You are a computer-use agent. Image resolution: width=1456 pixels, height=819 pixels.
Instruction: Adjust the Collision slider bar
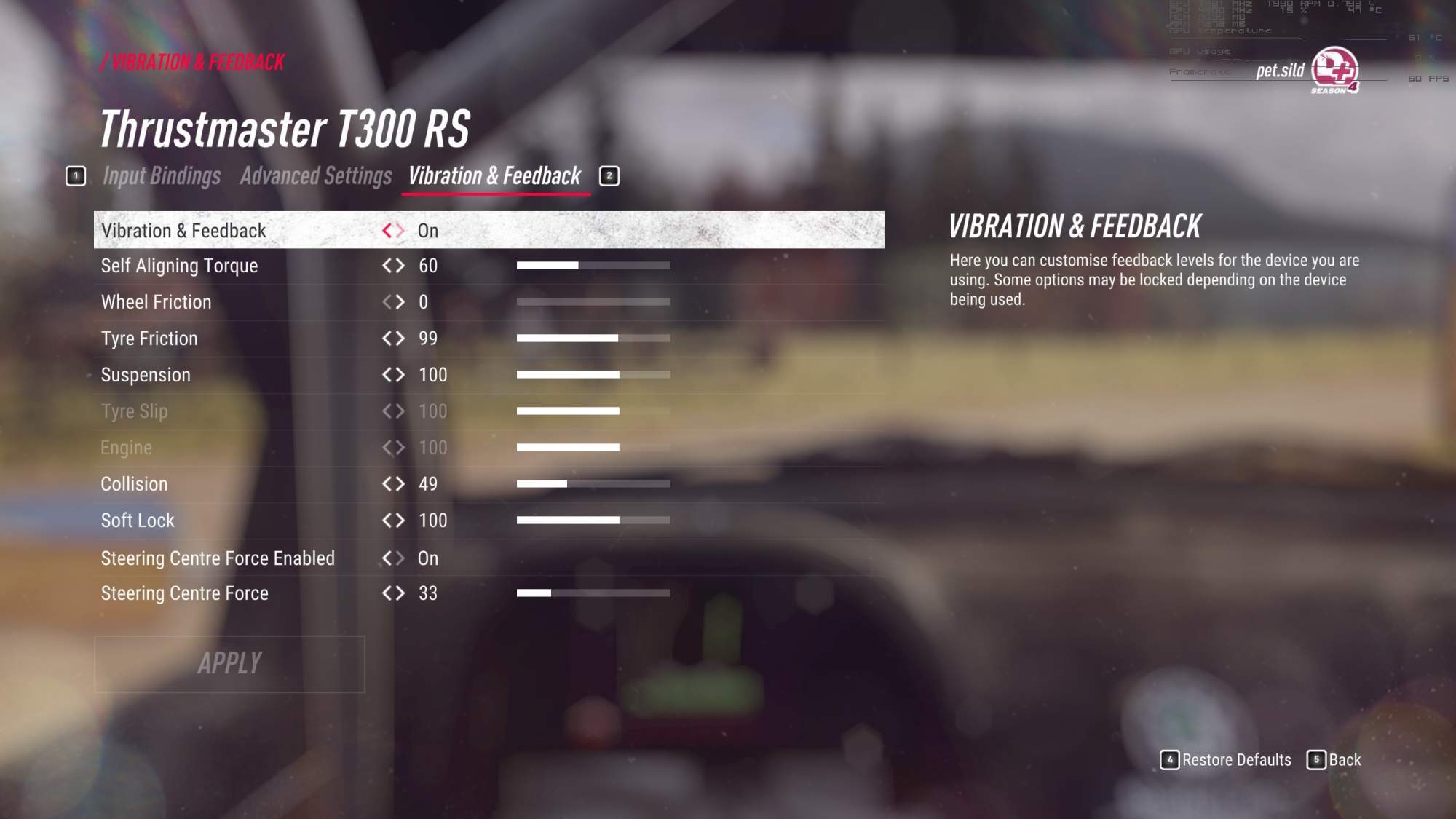click(x=593, y=484)
